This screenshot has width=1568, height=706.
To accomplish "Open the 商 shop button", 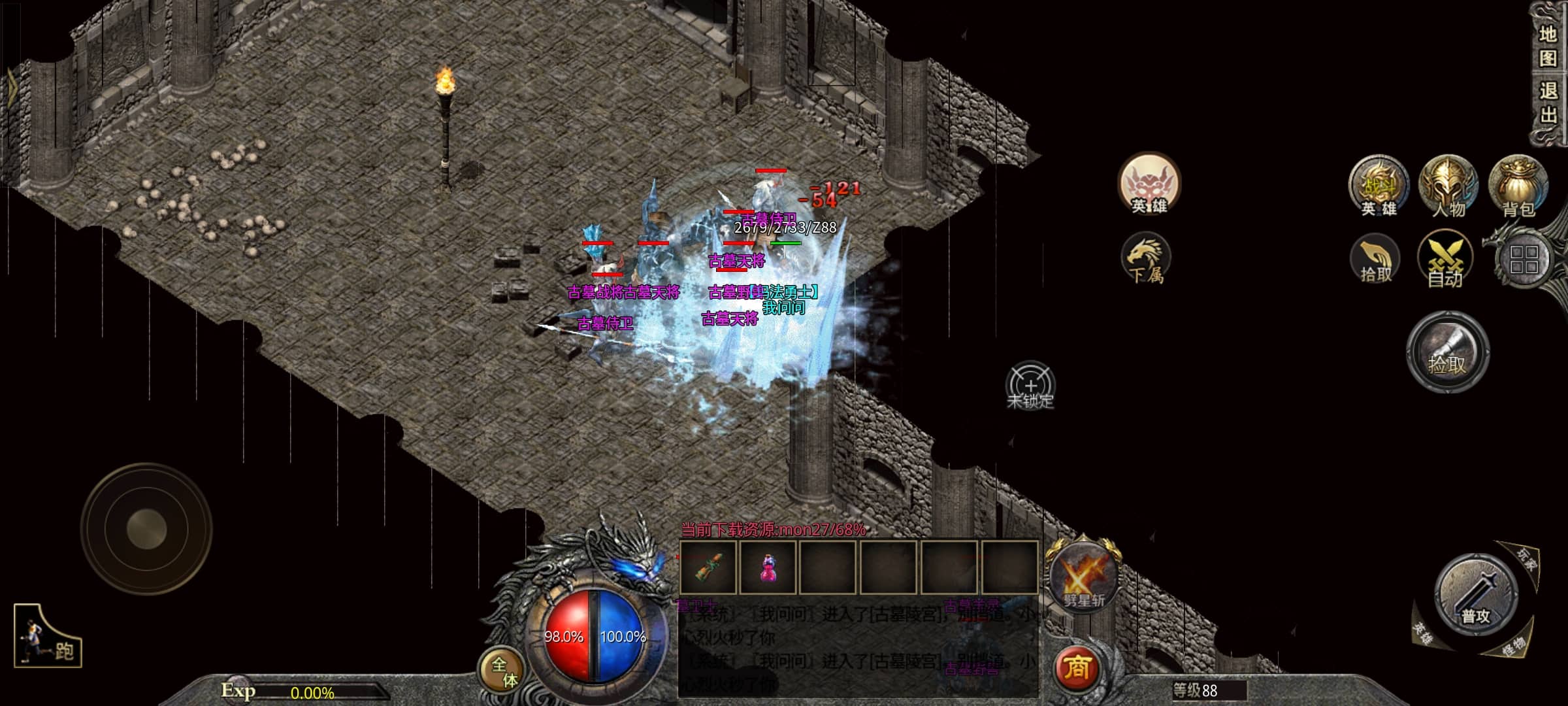I will [x=1077, y=668].
